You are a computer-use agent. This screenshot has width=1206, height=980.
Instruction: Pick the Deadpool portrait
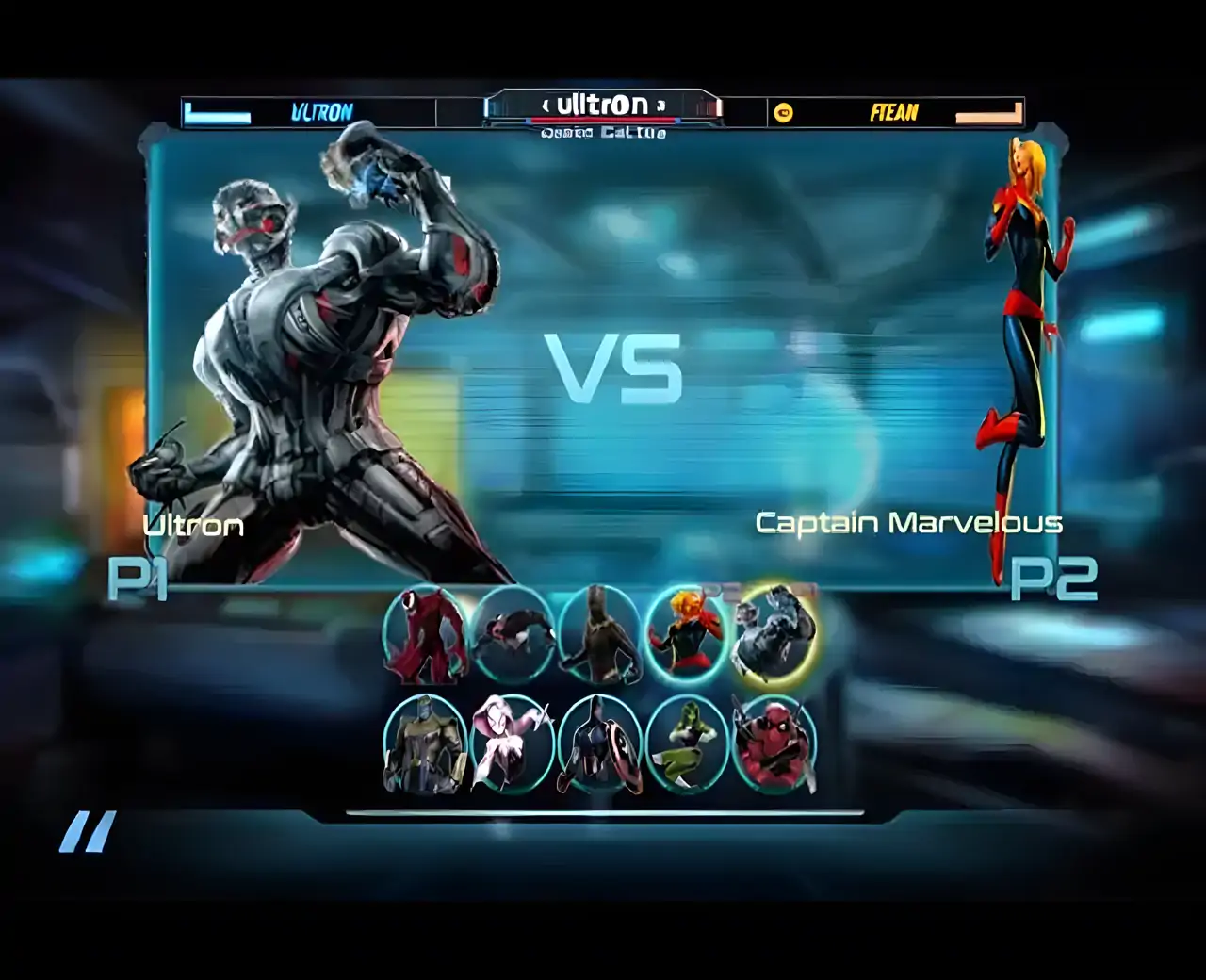[774, 745]
